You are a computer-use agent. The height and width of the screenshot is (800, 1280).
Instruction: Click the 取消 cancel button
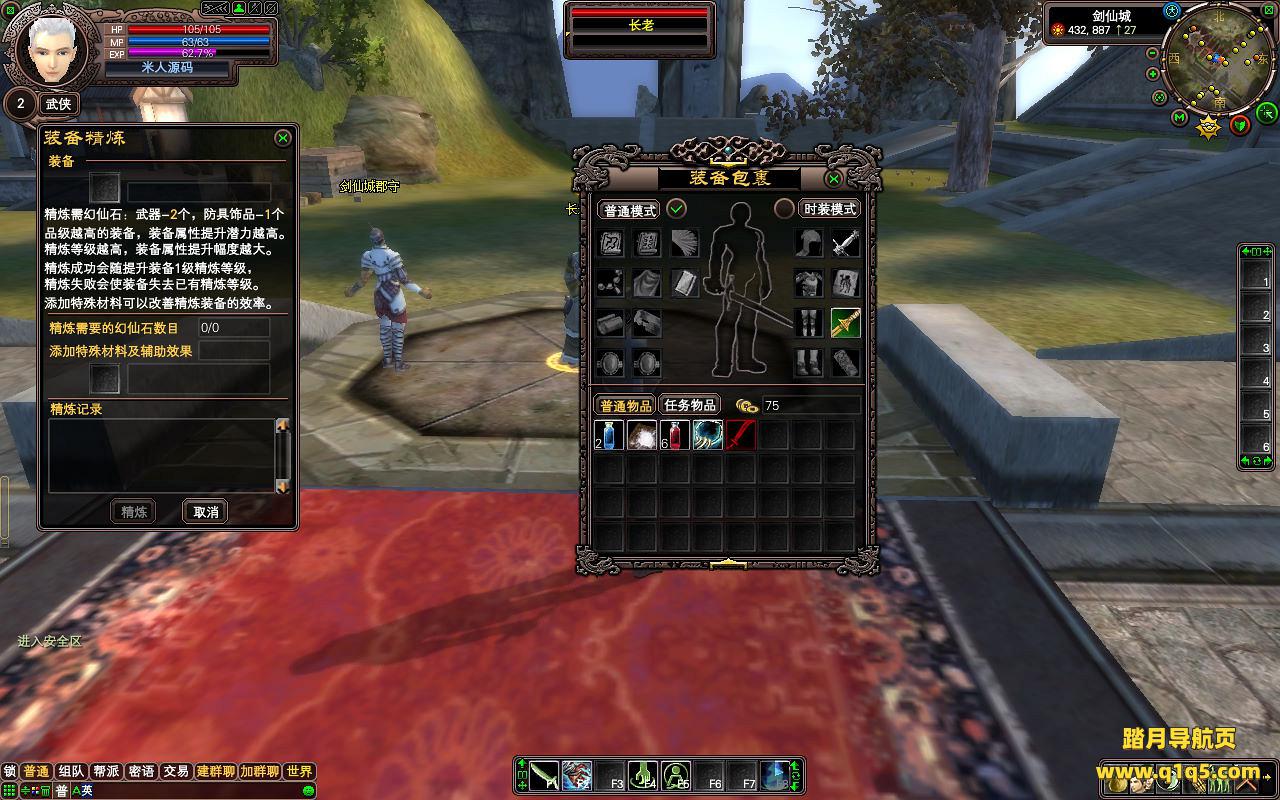[205, 512]
